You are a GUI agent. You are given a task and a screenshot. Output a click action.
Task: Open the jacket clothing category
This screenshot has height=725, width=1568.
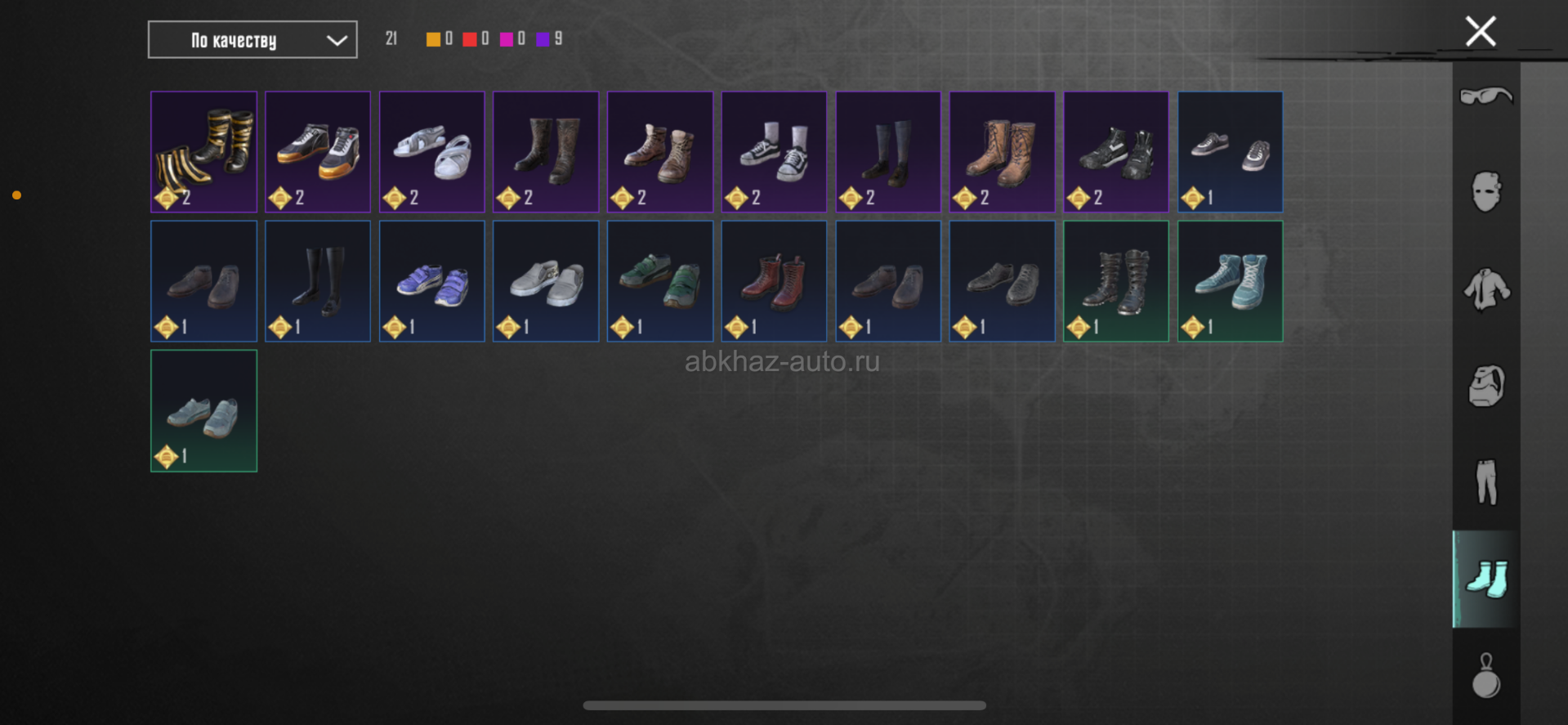pos(1485,289)
